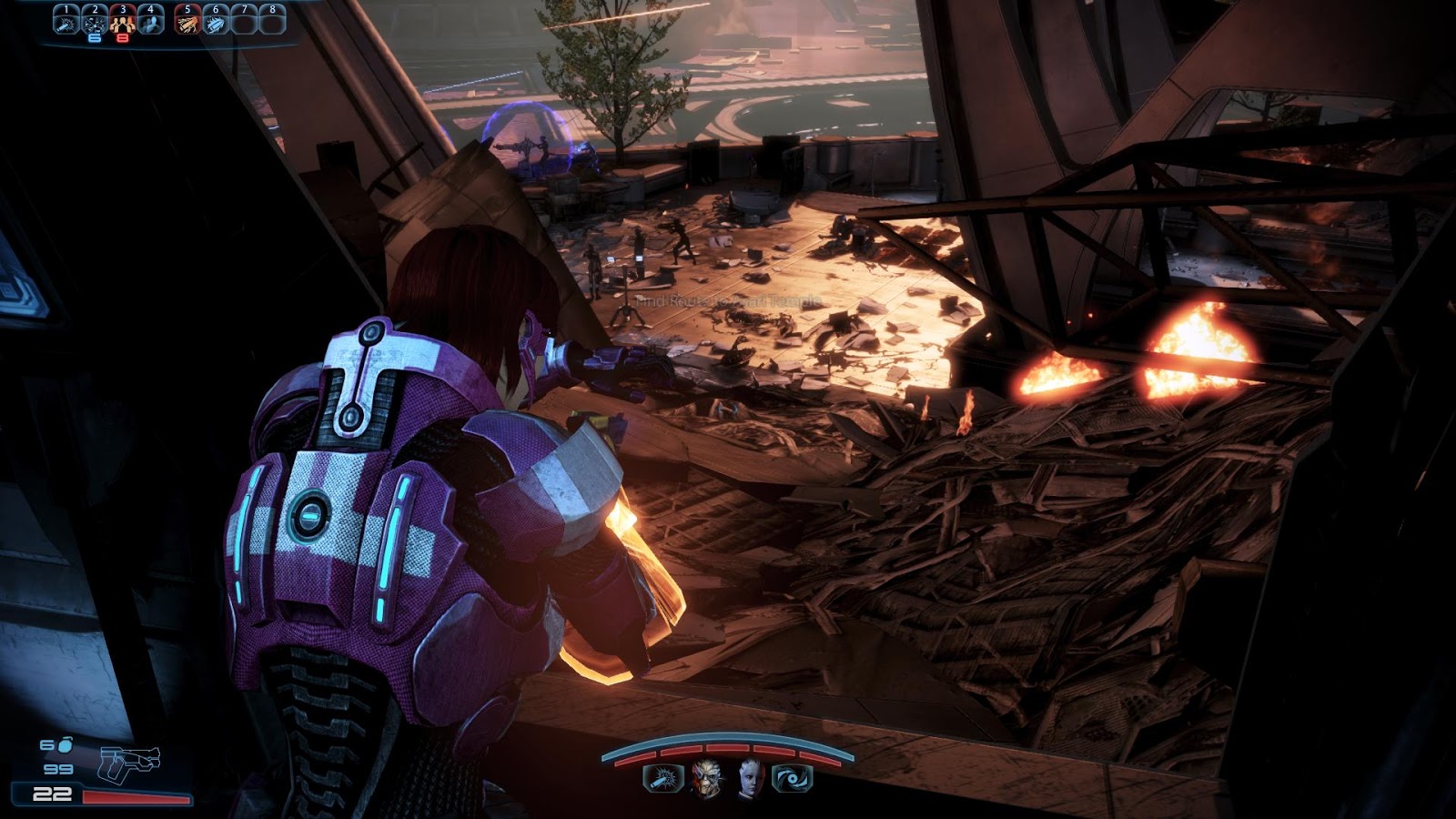Click the pistol weapon icon

tap(129, 762)
